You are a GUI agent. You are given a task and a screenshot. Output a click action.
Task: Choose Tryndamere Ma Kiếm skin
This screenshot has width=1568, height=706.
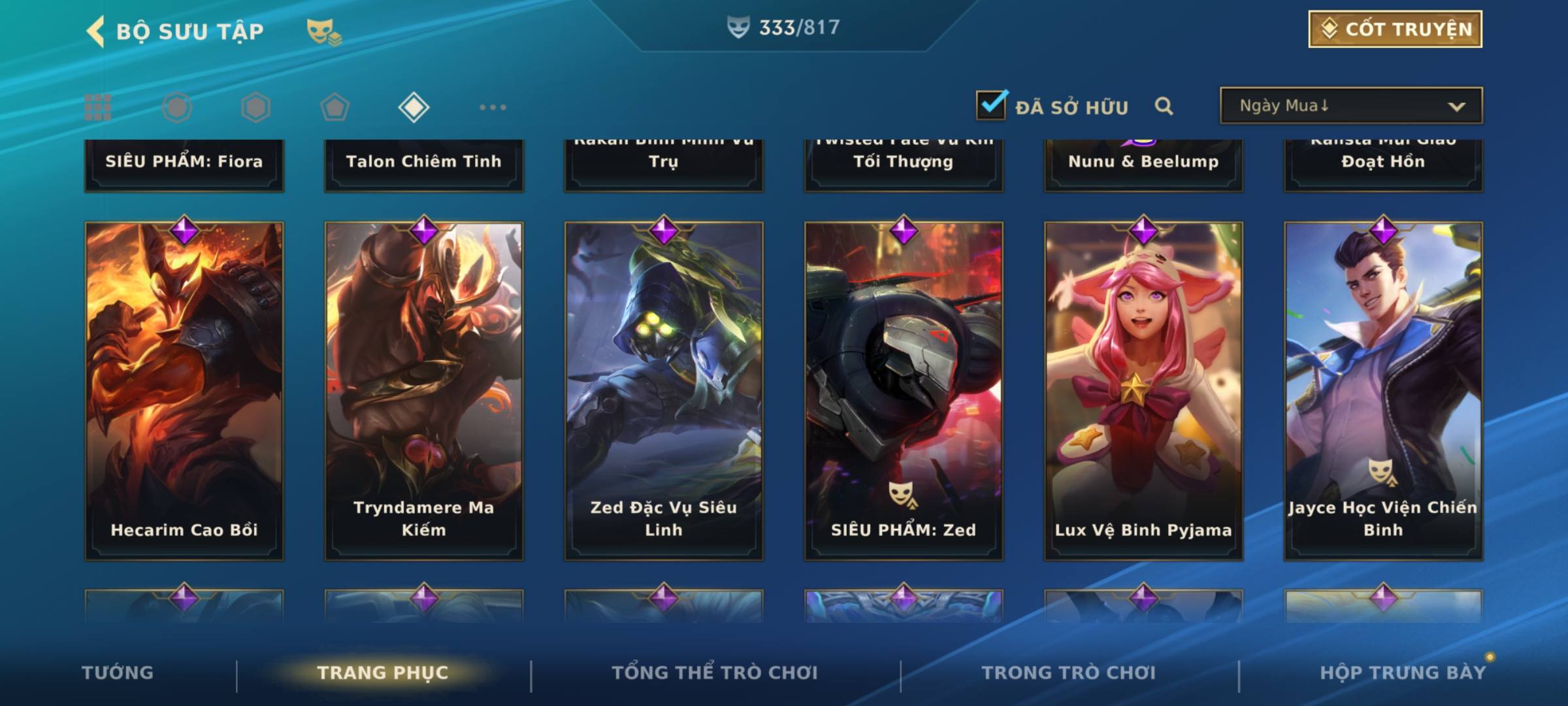(x=424, y=391)
